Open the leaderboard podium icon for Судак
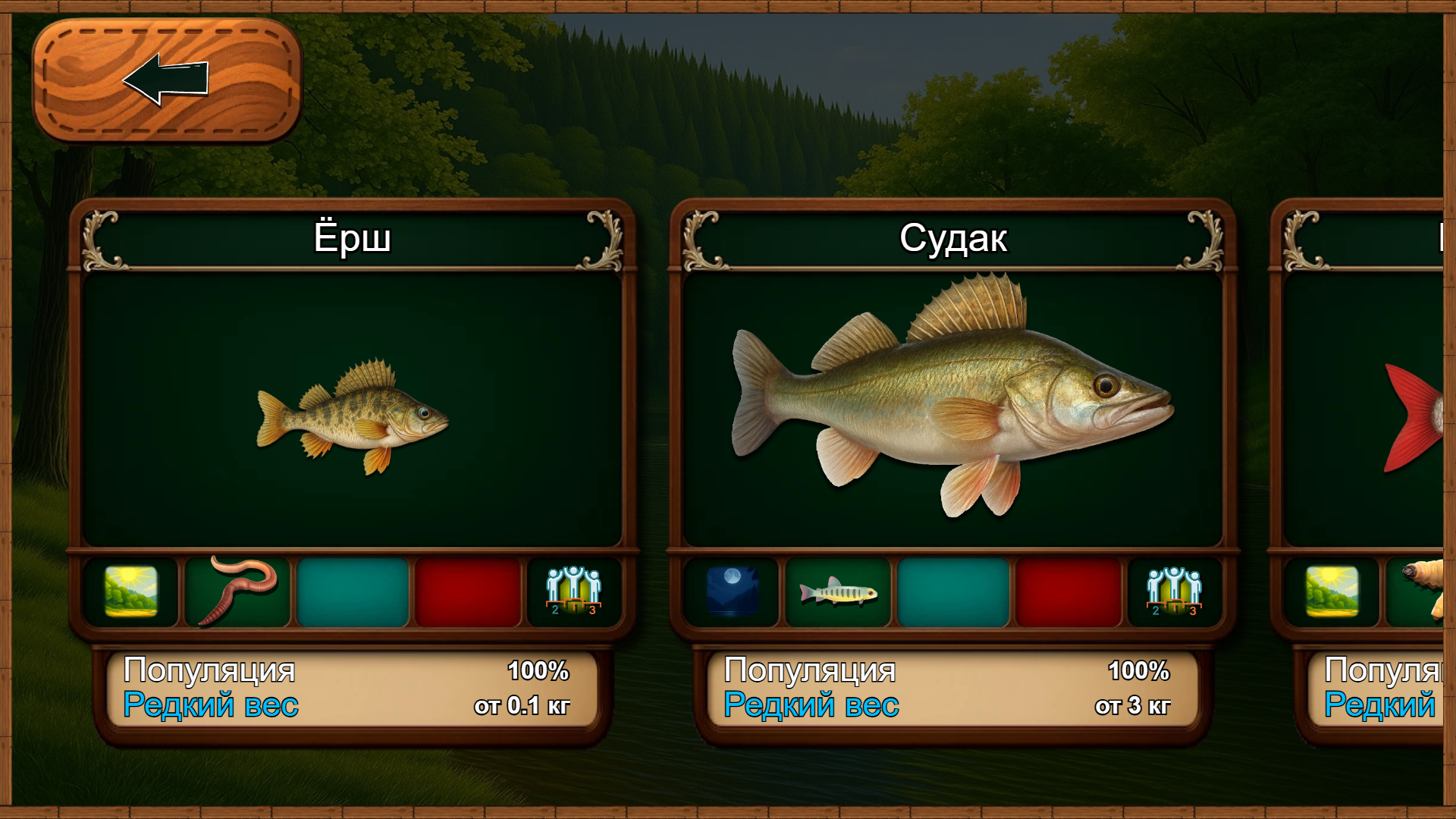 [1174, 591]
